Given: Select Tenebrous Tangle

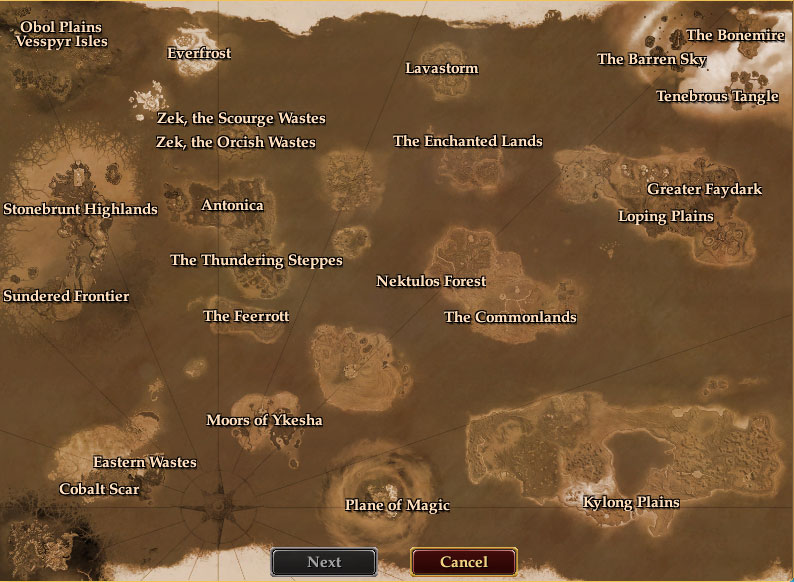Looking at the screenshot, I should (x=717, y=97).
